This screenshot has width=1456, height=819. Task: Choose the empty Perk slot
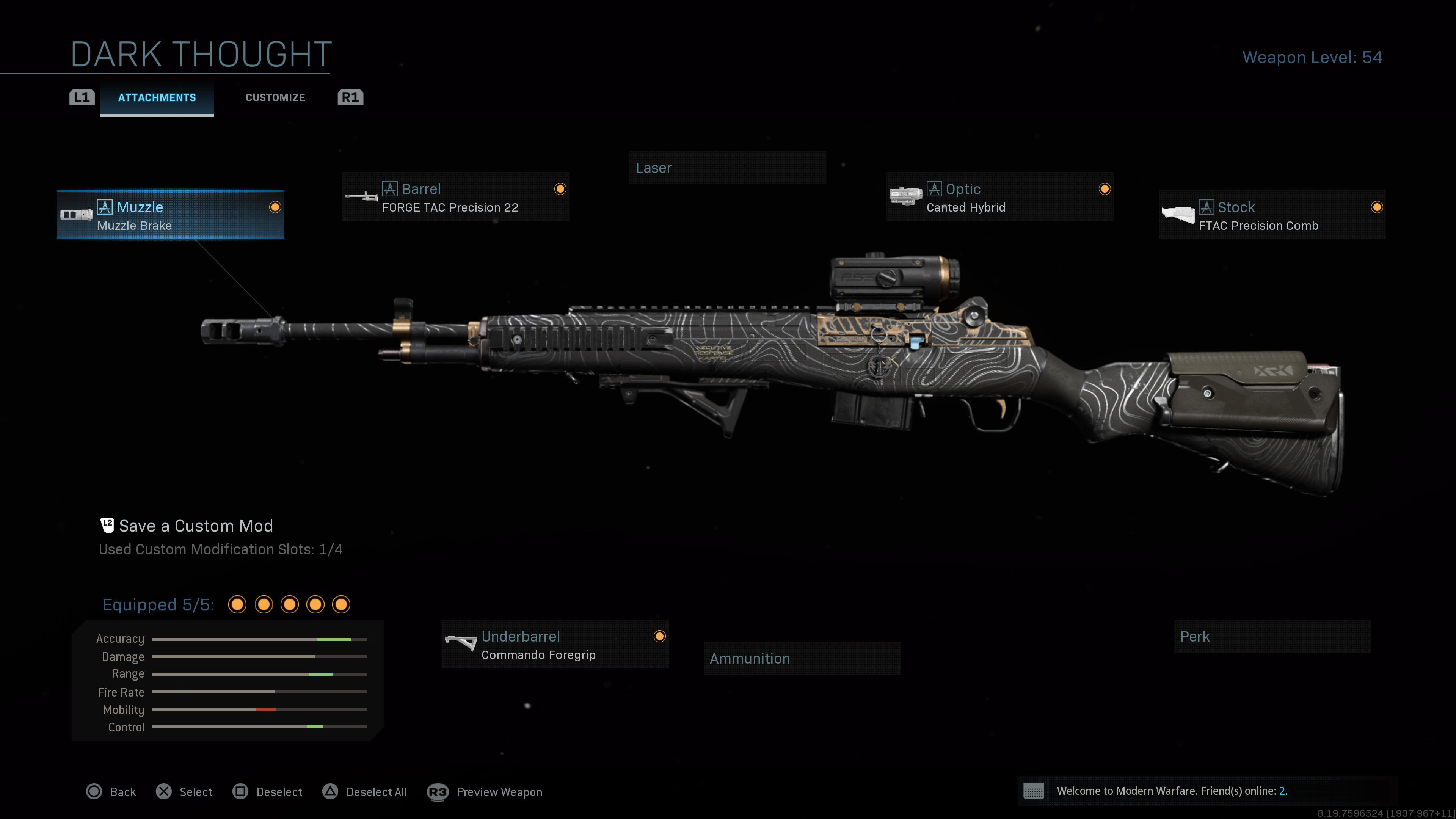coord(1272,637)
